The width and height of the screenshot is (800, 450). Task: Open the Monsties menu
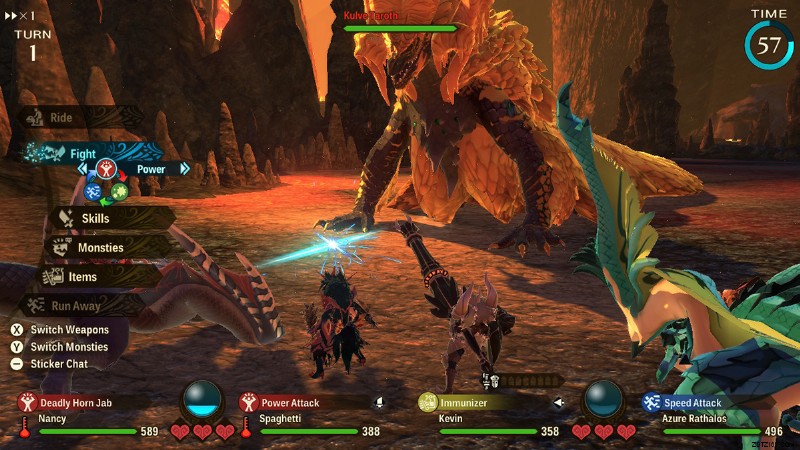(x=100, y=247)
